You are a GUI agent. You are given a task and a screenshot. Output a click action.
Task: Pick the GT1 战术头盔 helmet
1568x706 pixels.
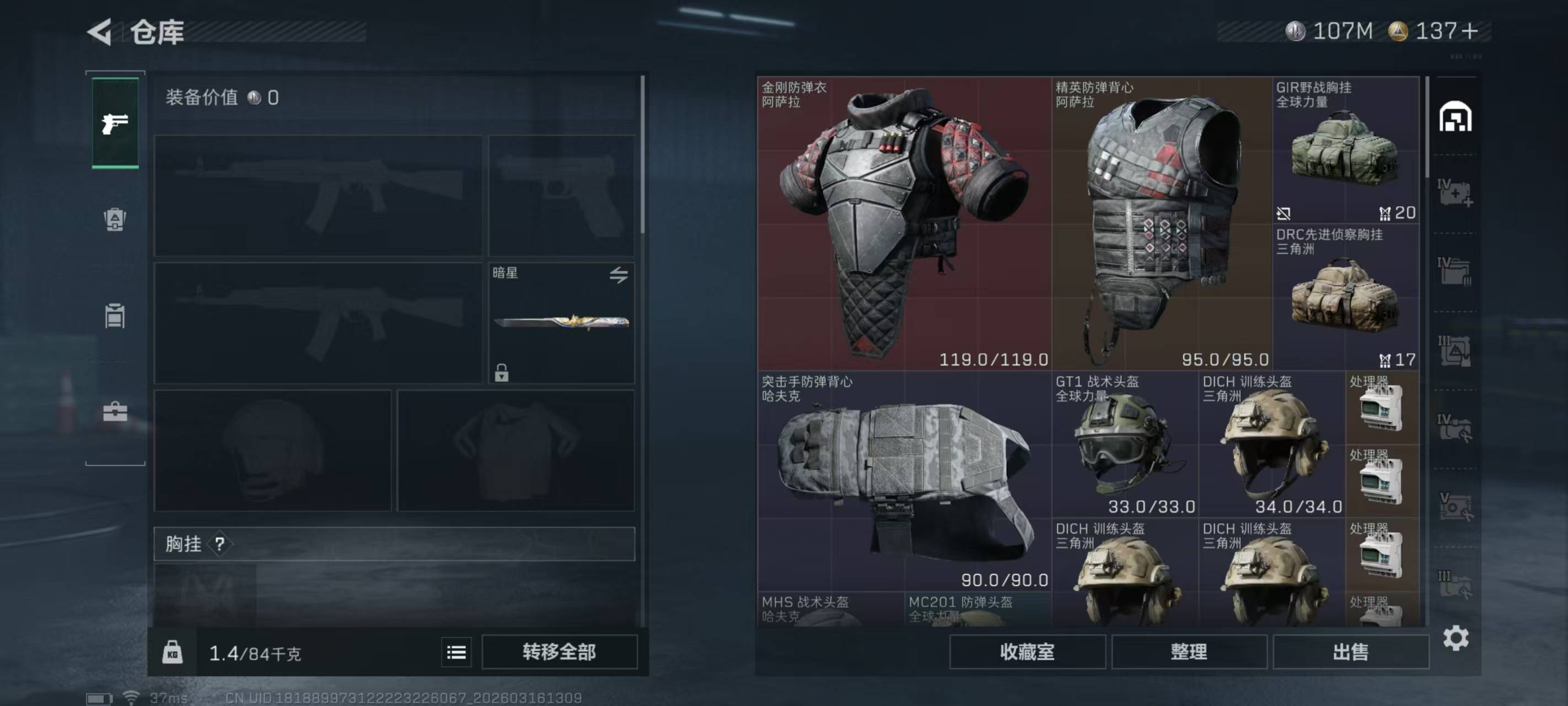(1125, 445)
